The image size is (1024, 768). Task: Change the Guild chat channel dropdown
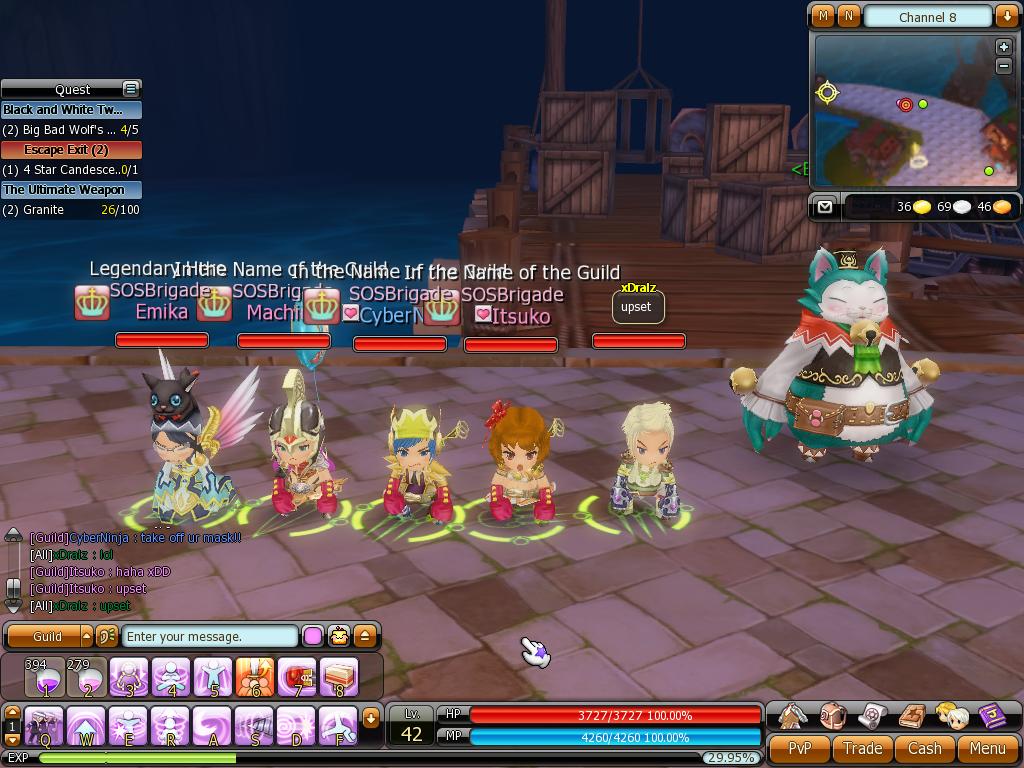point(87,636)
